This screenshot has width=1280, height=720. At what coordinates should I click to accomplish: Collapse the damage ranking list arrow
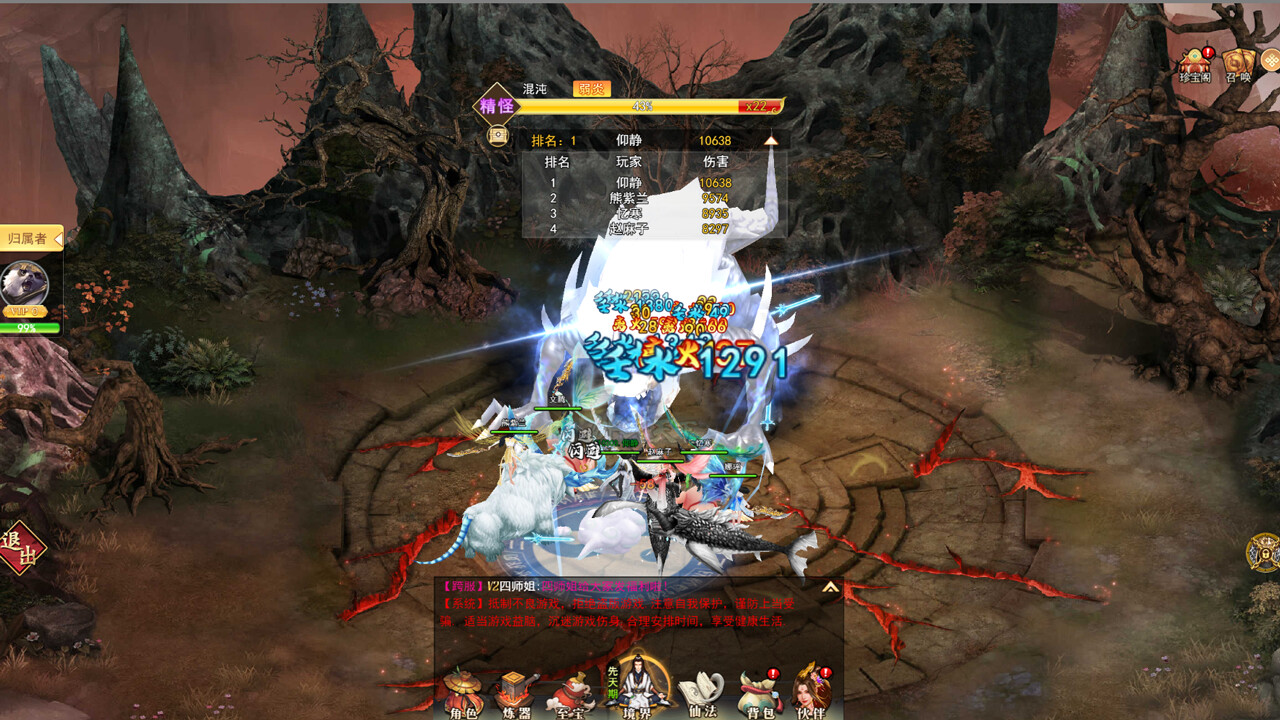coord(770,140)
